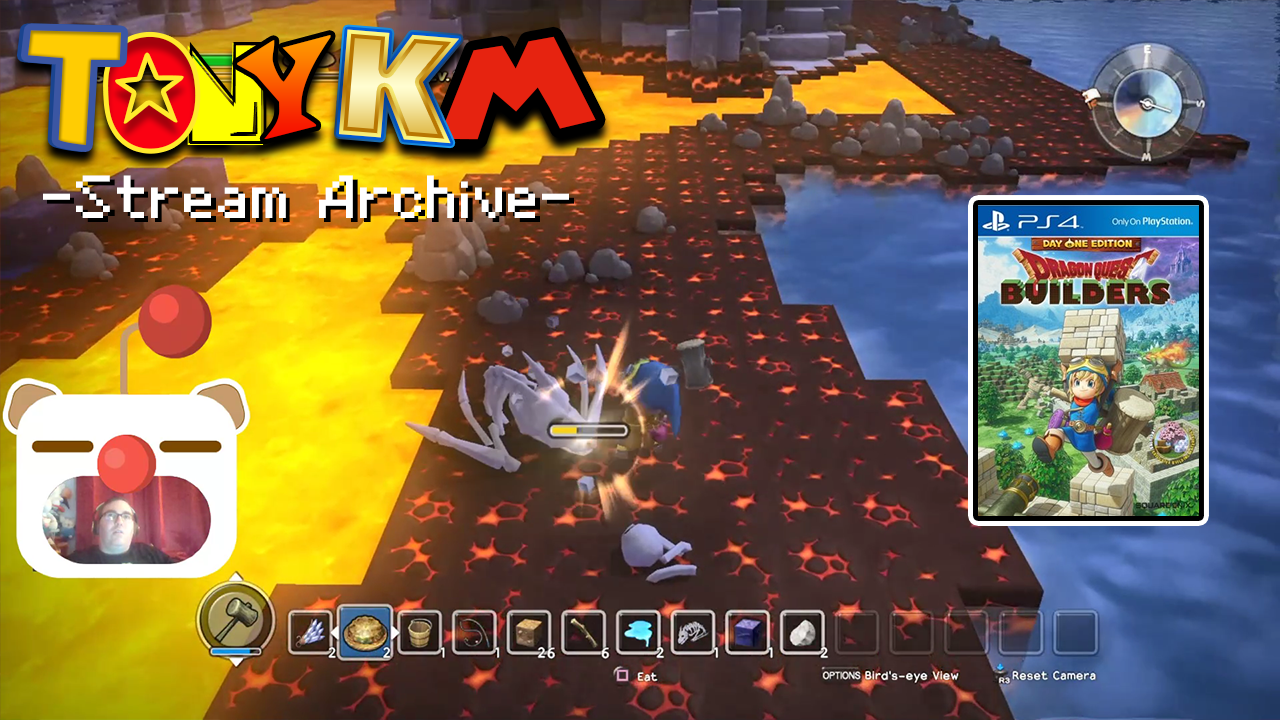Choose the wooden stick slot
Viewport: 1280px width, 720px height.
point(583,632)
